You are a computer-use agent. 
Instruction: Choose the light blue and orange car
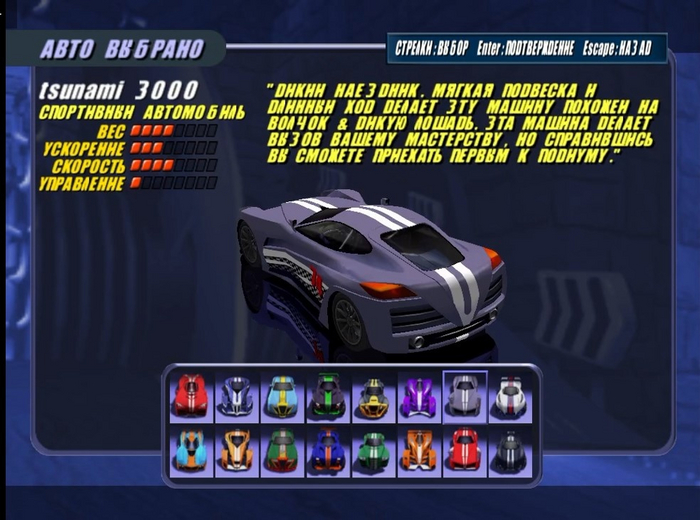pyautogui.click(x=191, y=450)
